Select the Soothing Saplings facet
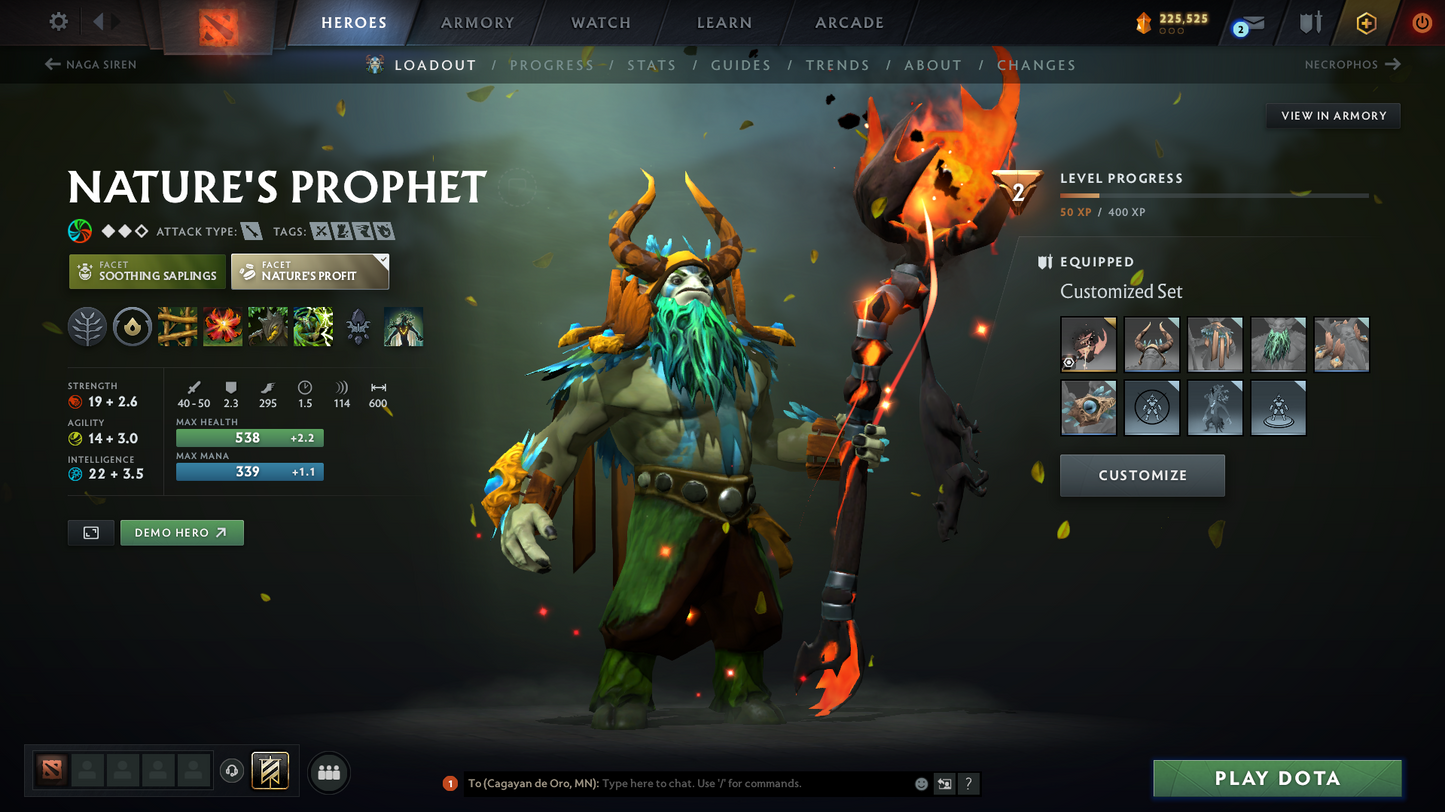The image size is (1445, 812). coord(146,271)
